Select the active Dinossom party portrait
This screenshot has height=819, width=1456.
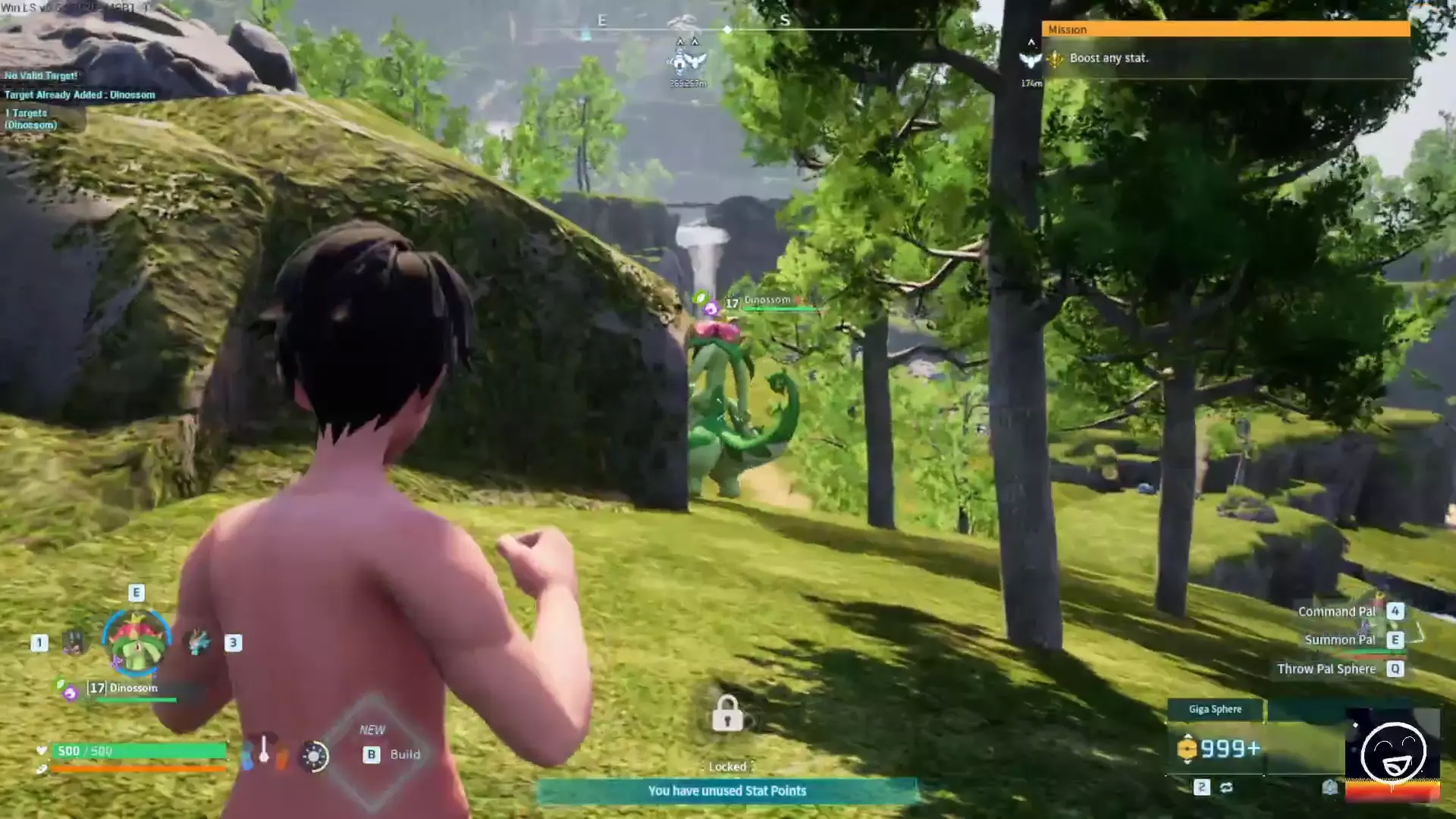tap(136, 643)
